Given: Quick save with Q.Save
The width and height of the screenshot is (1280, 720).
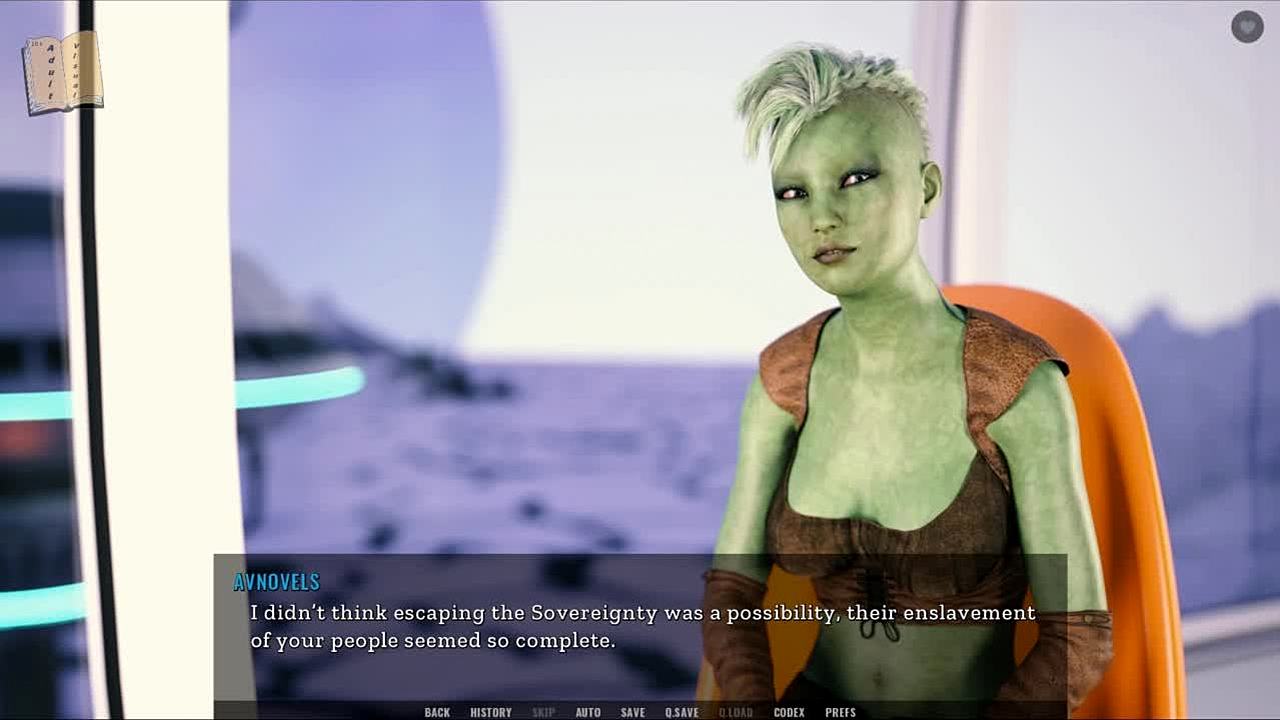Looking at the screenshot, I should click(682, 712).
